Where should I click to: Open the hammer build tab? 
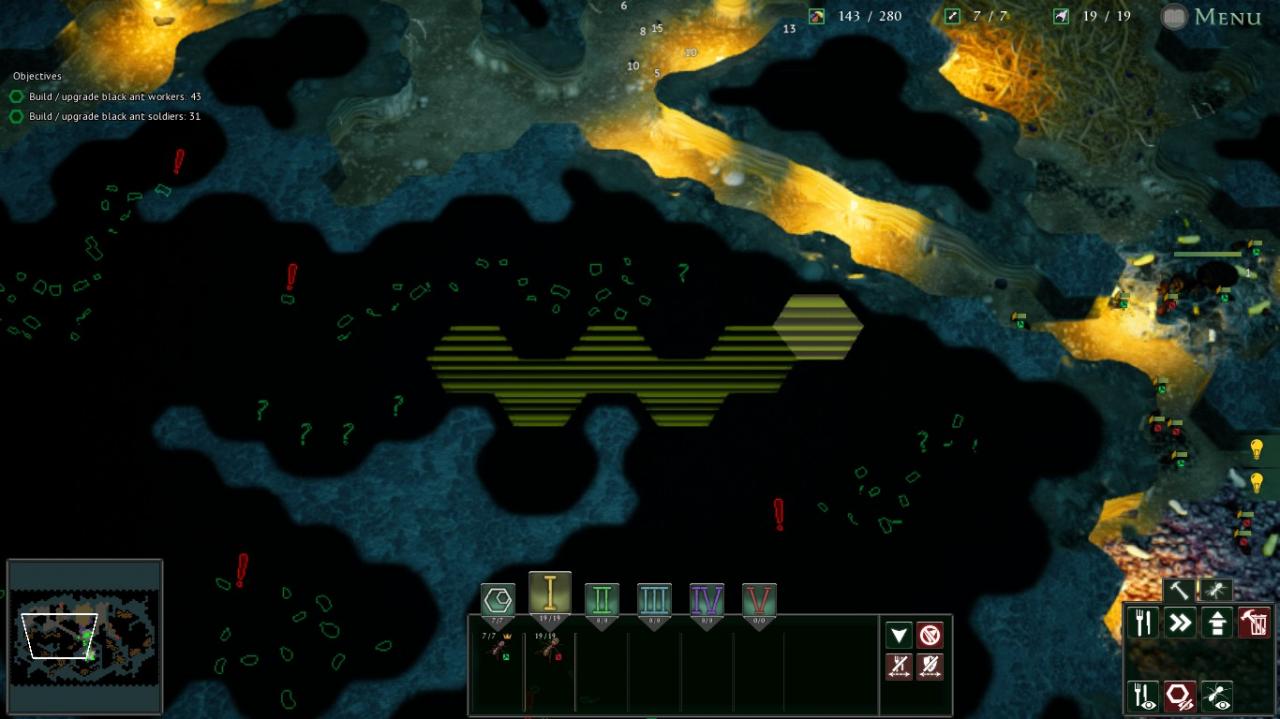(1180, 591)
